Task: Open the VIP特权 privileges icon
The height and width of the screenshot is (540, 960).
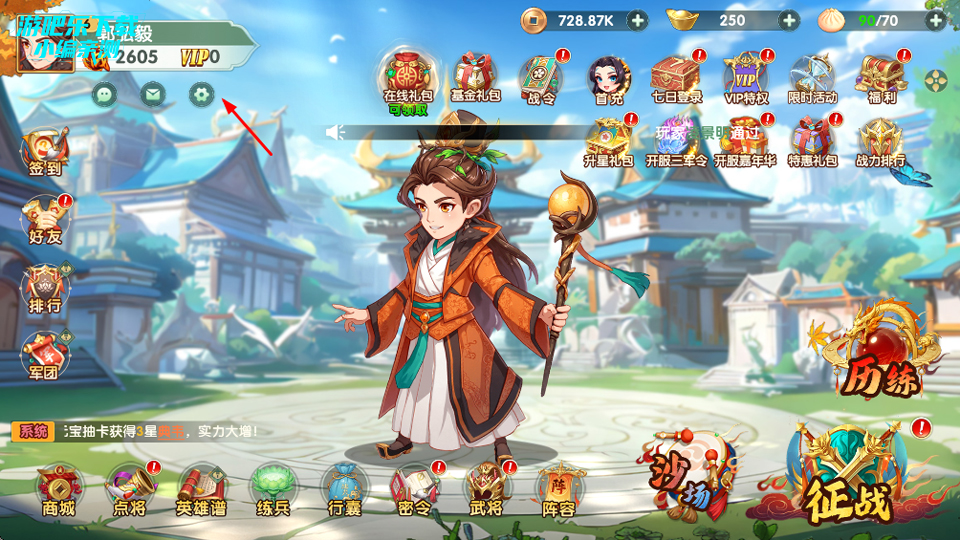Action: coord(745,76)
